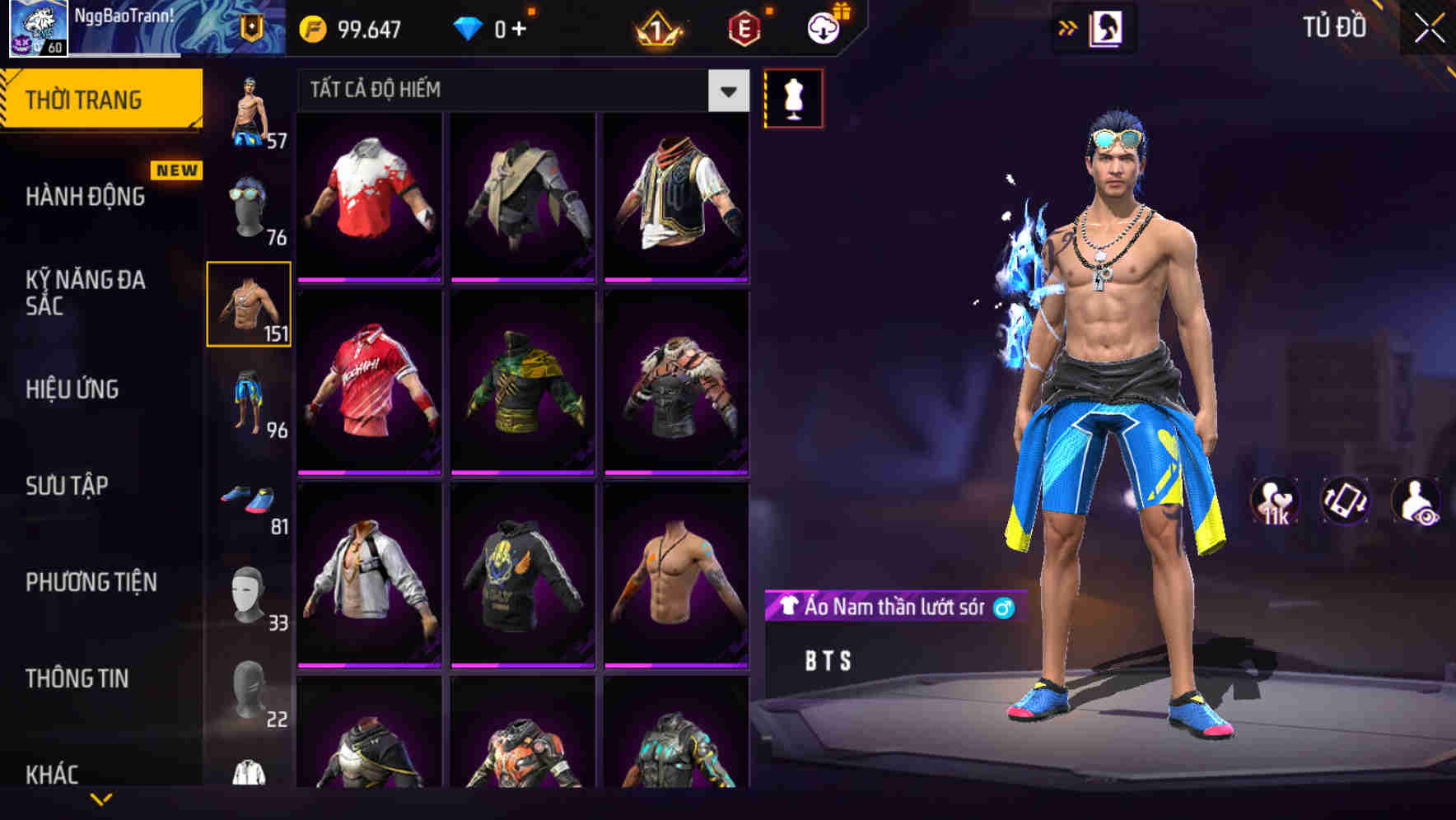
Task: Open the wardrobe hanger icon near TỦ ĐỒ
Action: [x=1108, y=27]
